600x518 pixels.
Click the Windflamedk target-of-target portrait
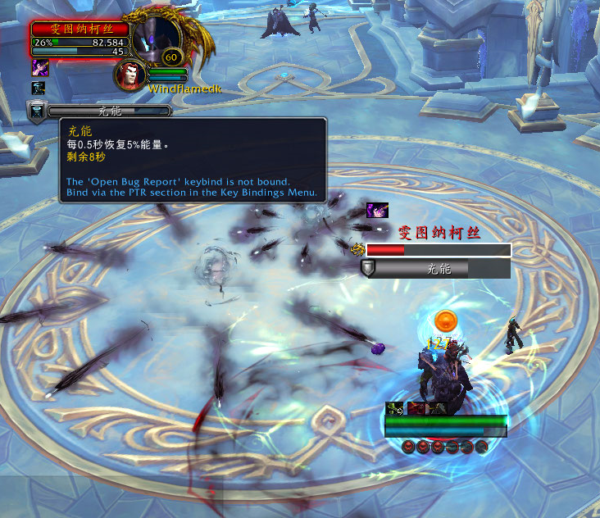[128, 73]
